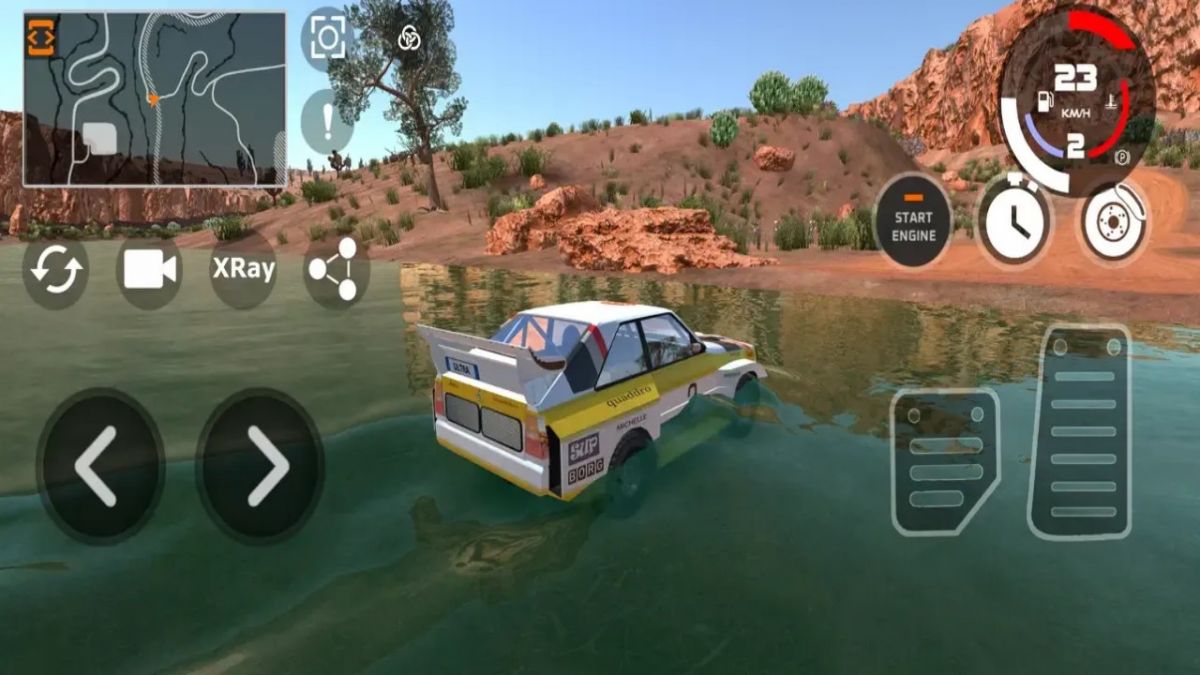Tap the Start Engine button

[x=914, y=220]
